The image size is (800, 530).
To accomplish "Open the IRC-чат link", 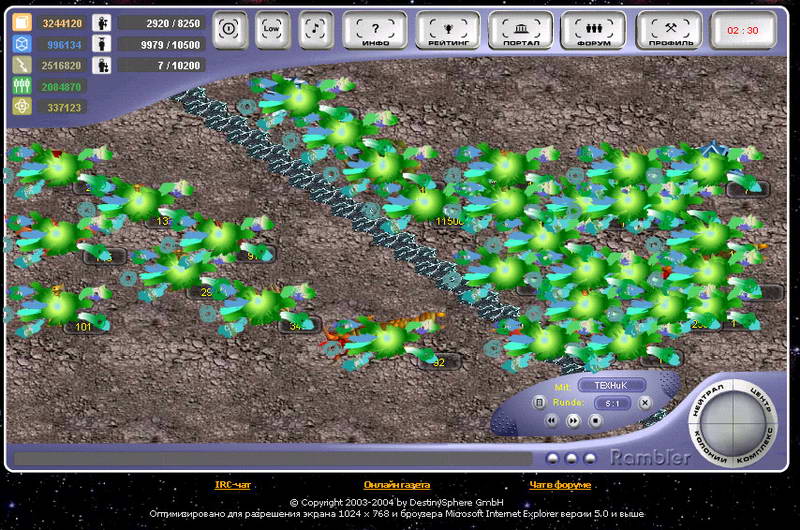I will 232,485.
